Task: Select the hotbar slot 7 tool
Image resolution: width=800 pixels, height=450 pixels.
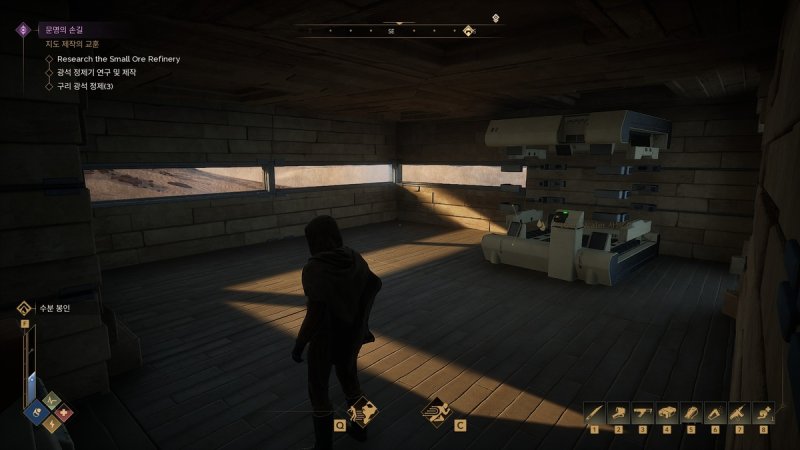Action: (738, 412)
